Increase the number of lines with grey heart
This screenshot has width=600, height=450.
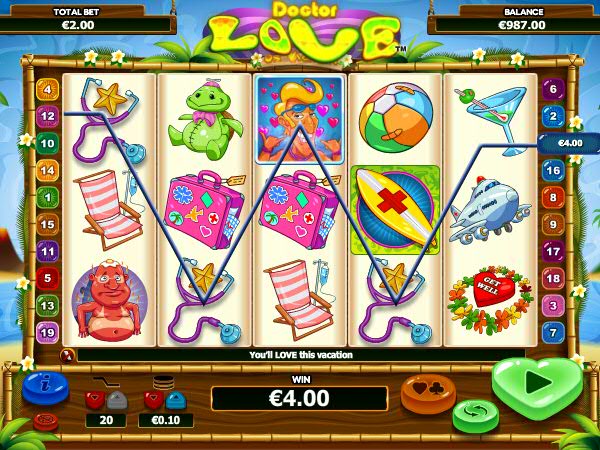116,400
